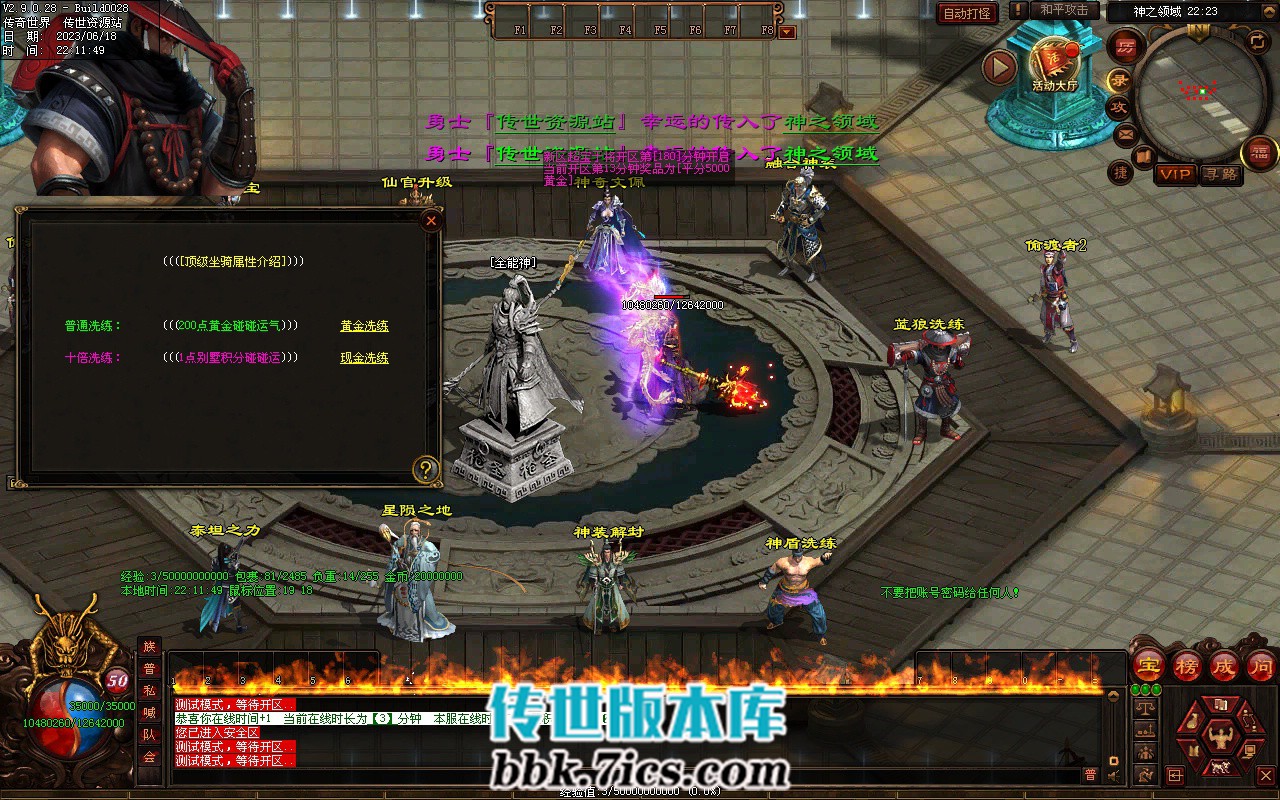Expand the hotkey bar dropdown arrow

pos(787,31)
